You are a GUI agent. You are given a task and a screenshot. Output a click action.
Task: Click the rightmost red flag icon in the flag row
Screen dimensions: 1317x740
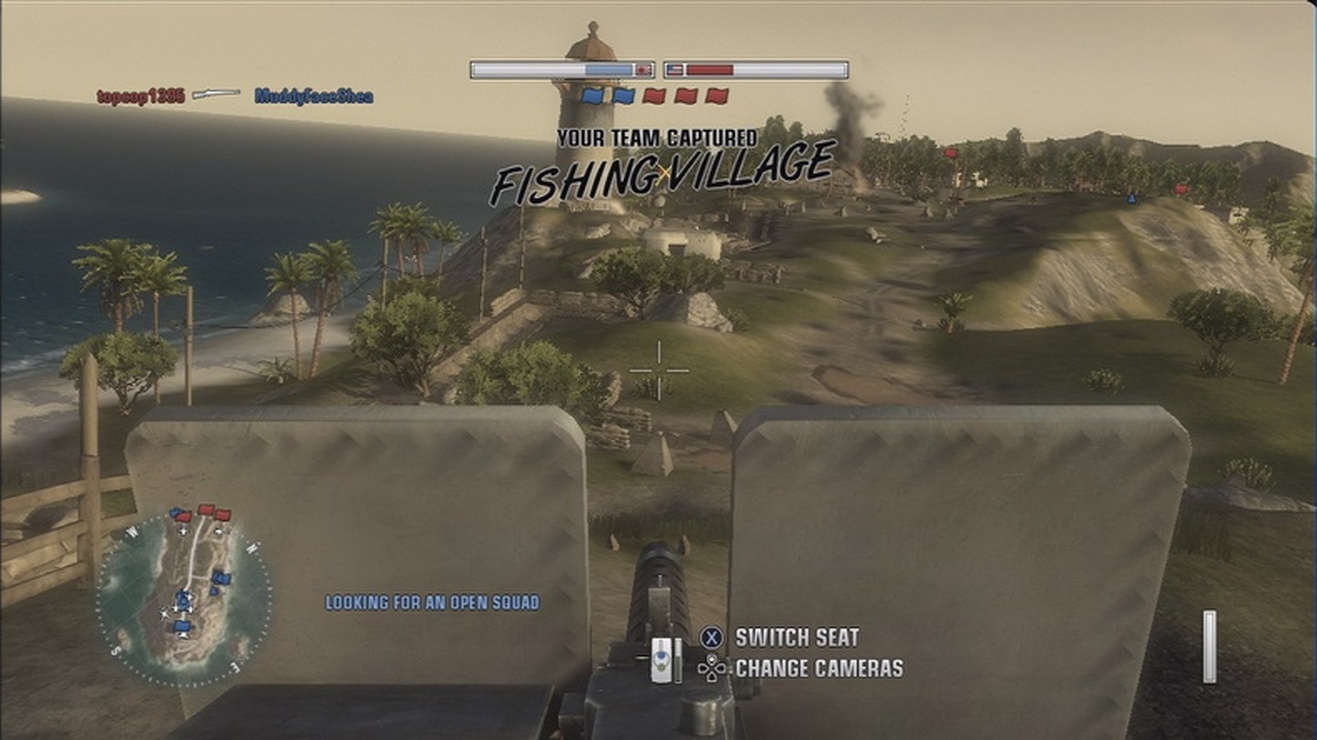point(716,95)
